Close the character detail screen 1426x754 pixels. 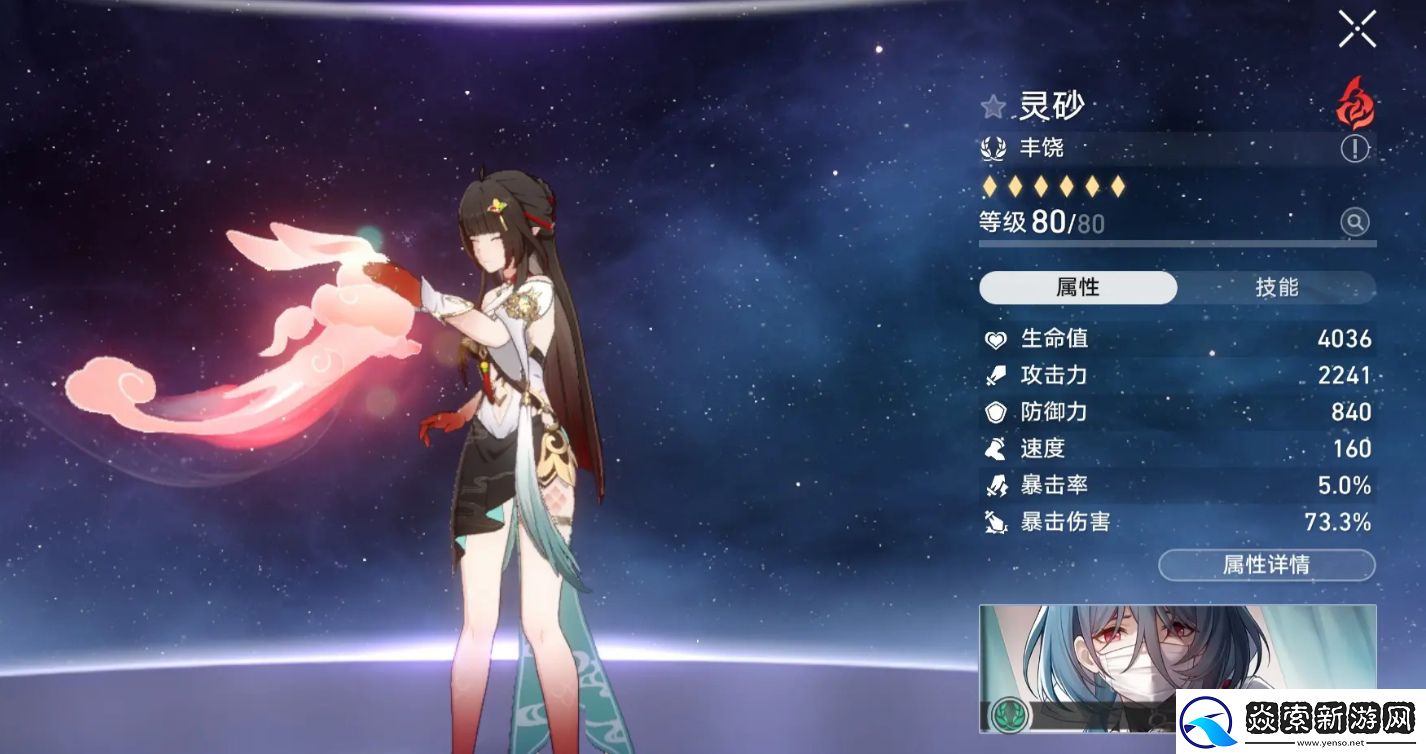pos(1357,29)
